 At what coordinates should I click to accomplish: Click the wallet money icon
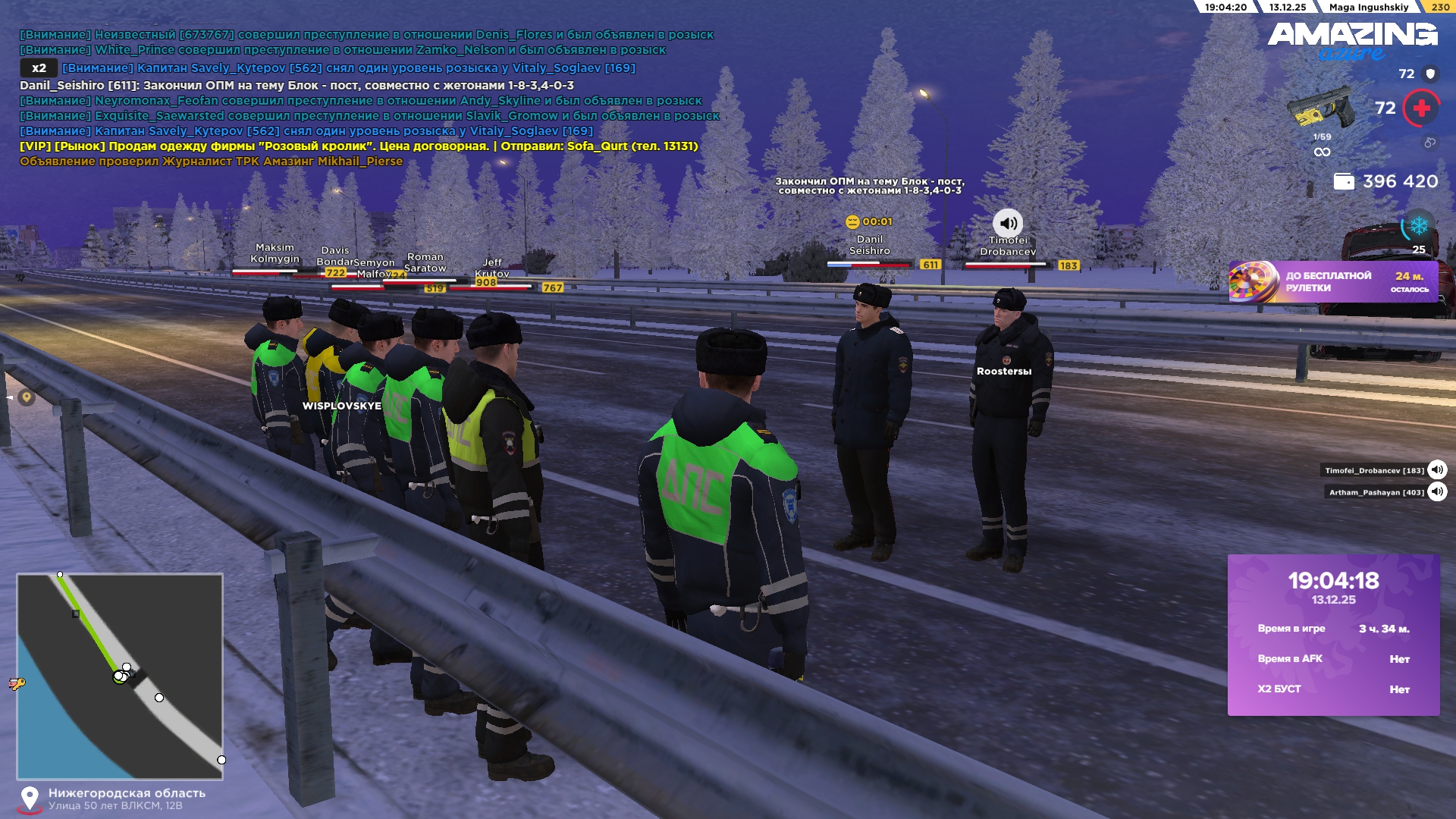click(1343, 181)
